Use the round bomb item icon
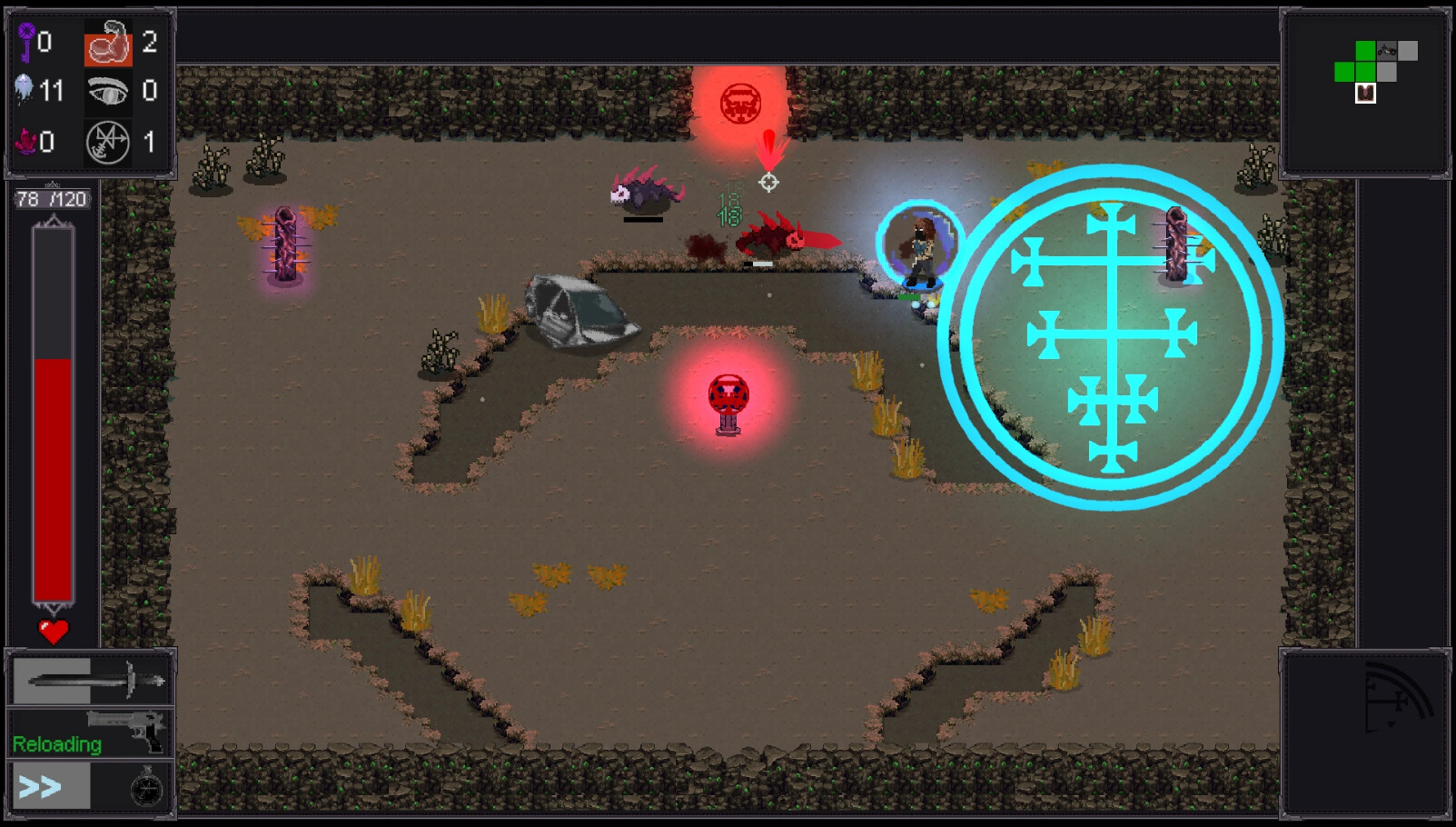The height and width of the screenshot is (827, 1456). pos(145,788)
